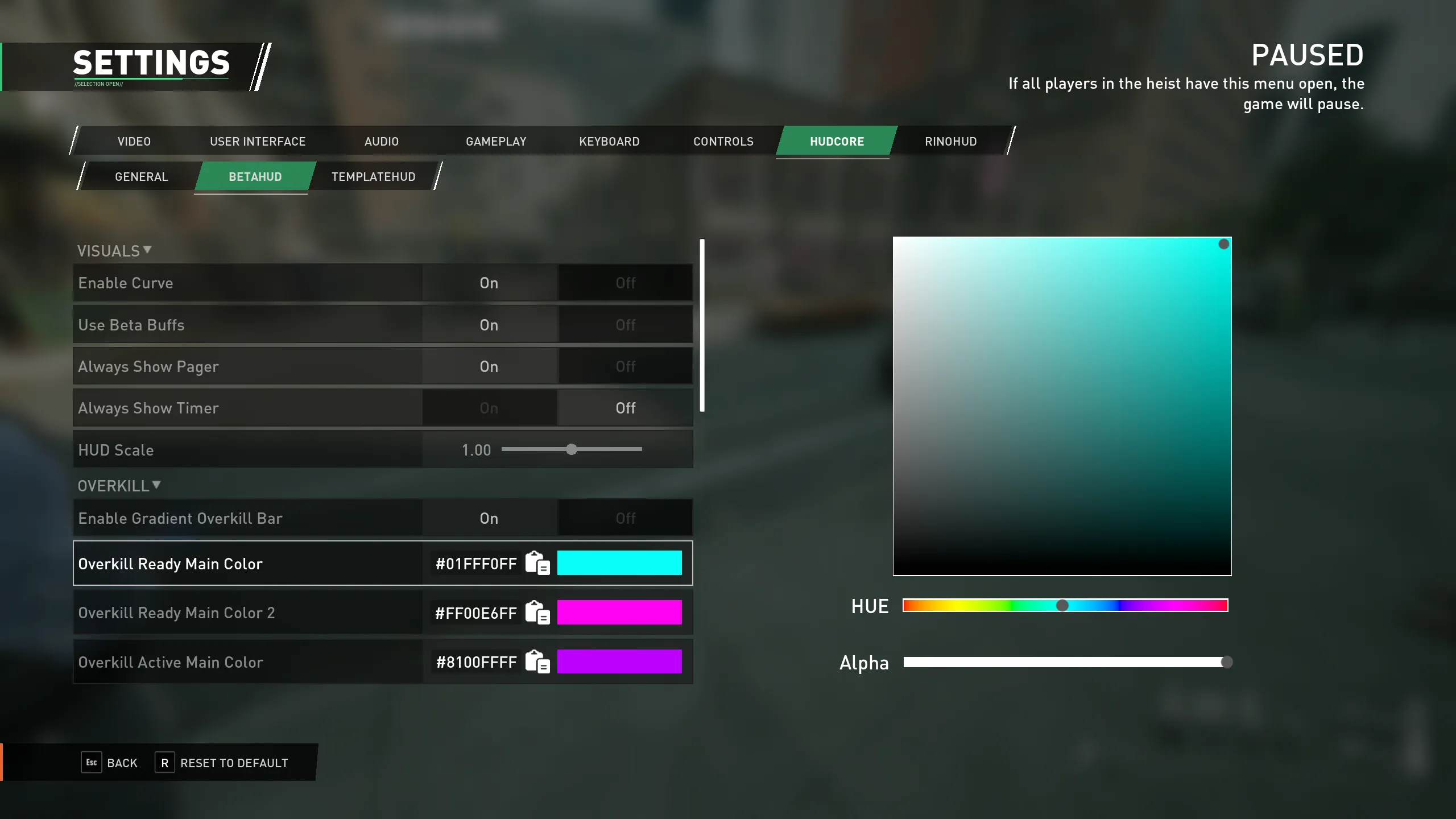
Task: Click RESET TO DEFAULT
Action: (x=234, y=763)
